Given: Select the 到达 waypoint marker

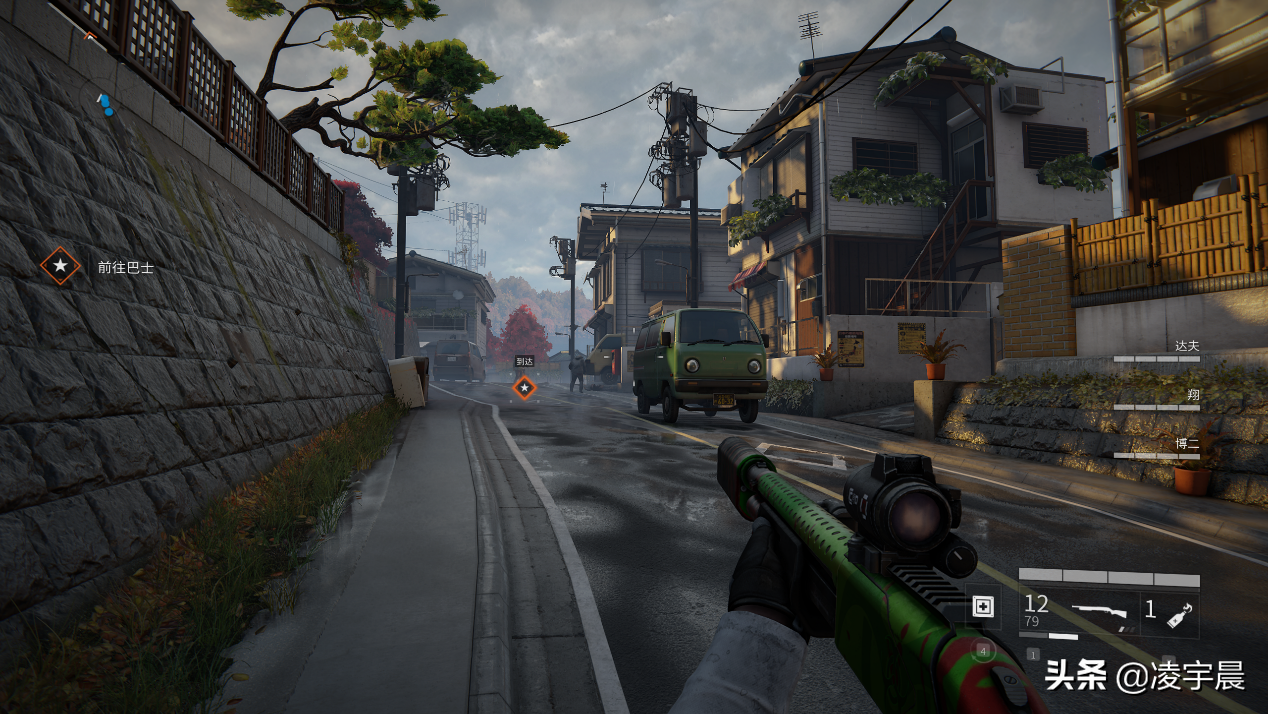Looking at the screenshot, I should click(x=524, y=386).
